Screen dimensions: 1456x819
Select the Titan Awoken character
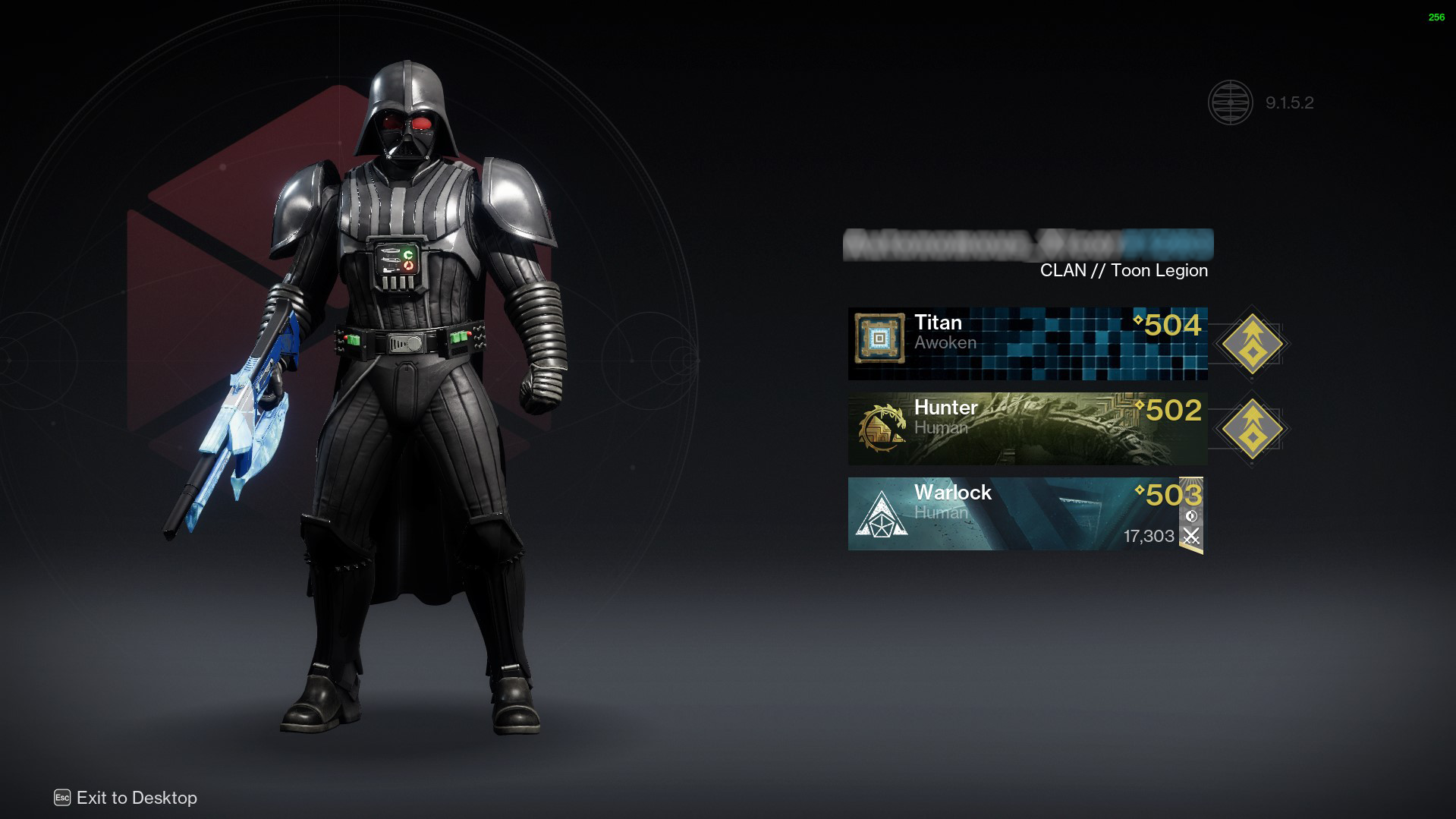pos(1027,344)
